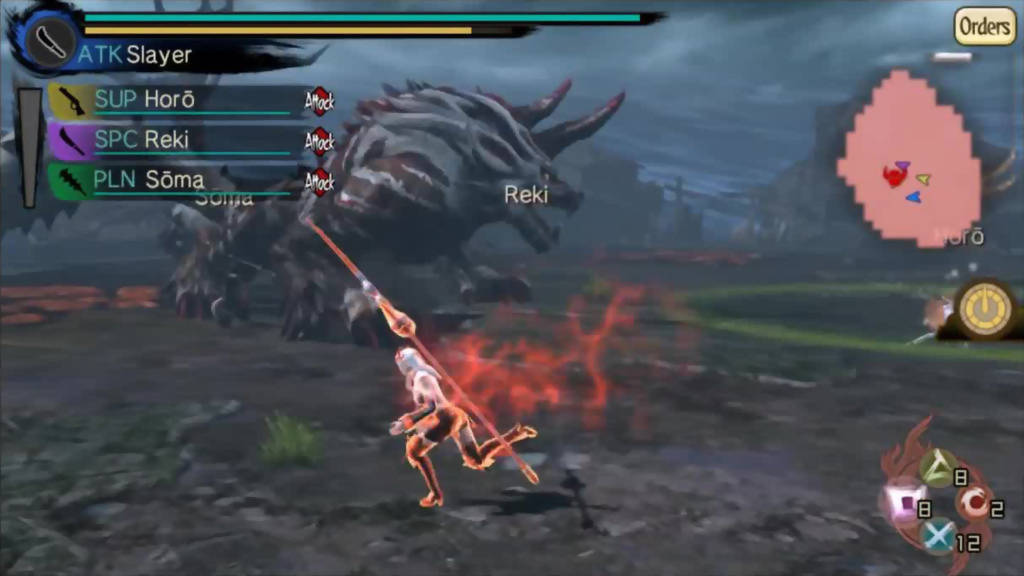
Task: Activate the red circle skill with 2 uses
Action: 969,503
